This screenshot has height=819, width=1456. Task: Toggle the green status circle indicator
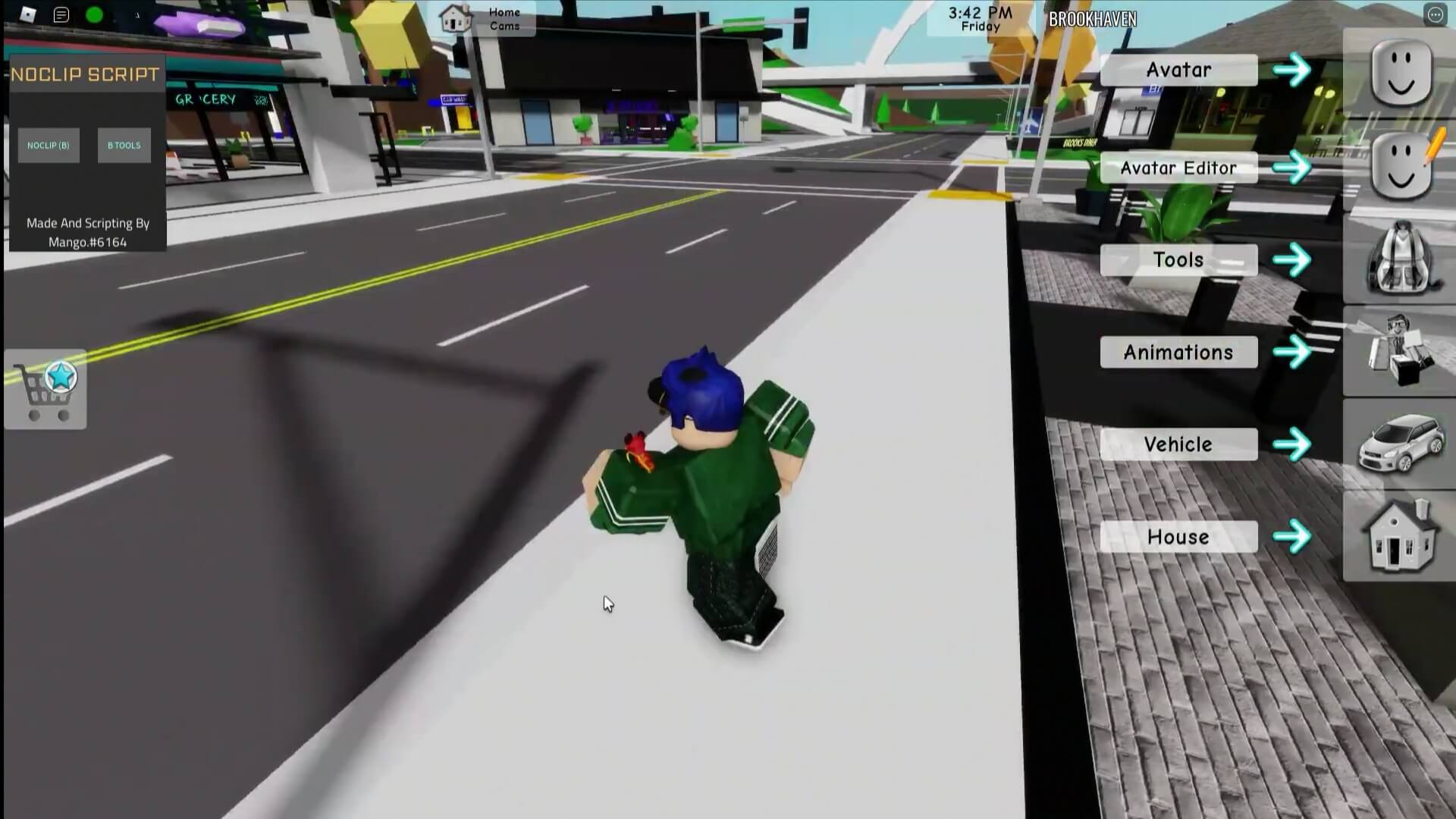click(x=93, y=14)
